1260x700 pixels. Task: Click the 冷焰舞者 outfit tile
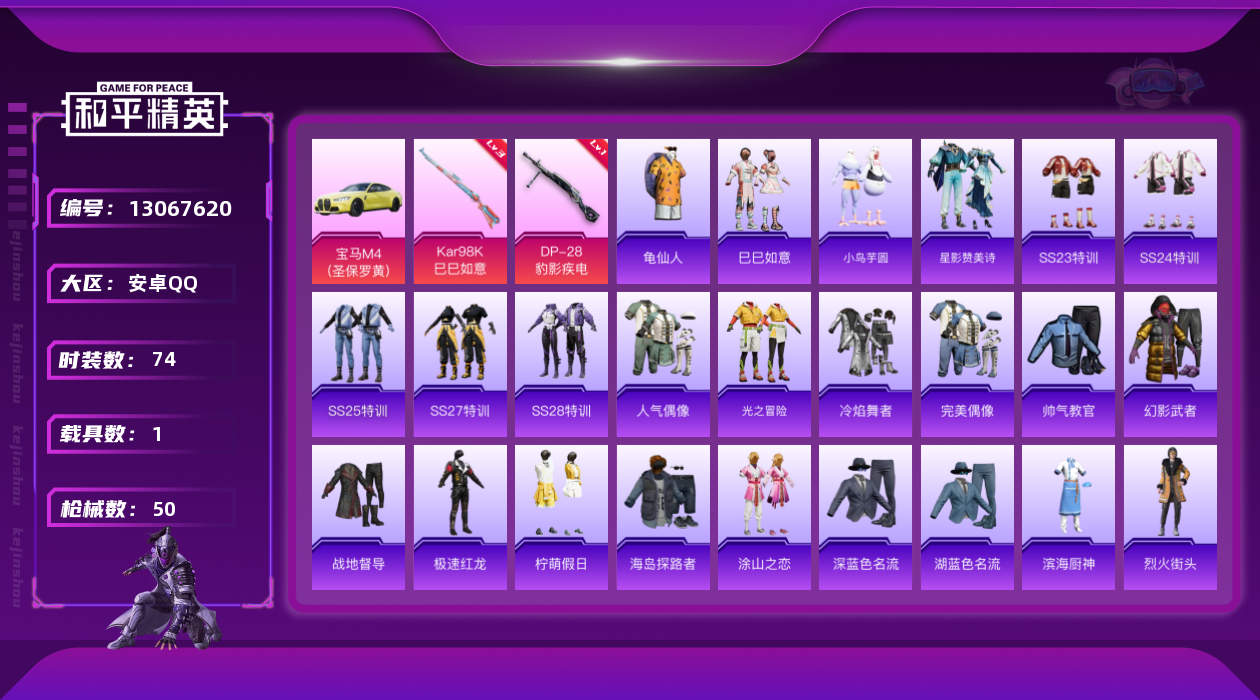(x=865, y=364)
